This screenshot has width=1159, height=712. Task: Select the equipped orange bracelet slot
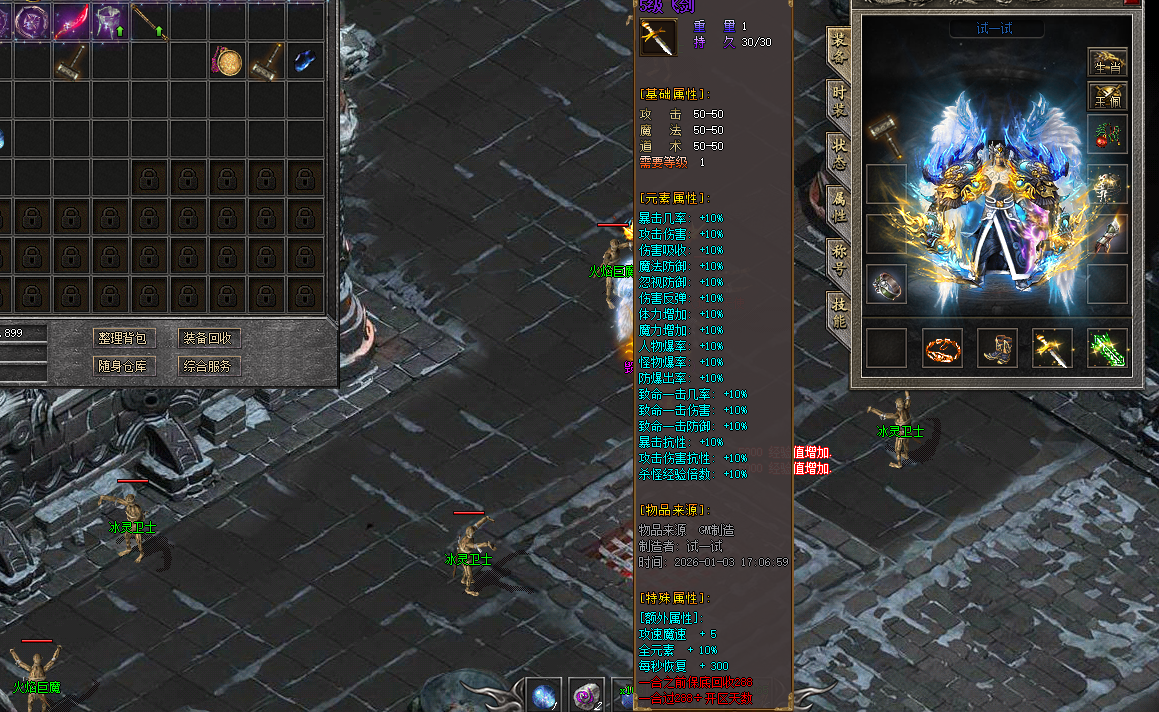pyautogui.click(x=942, y=348)
